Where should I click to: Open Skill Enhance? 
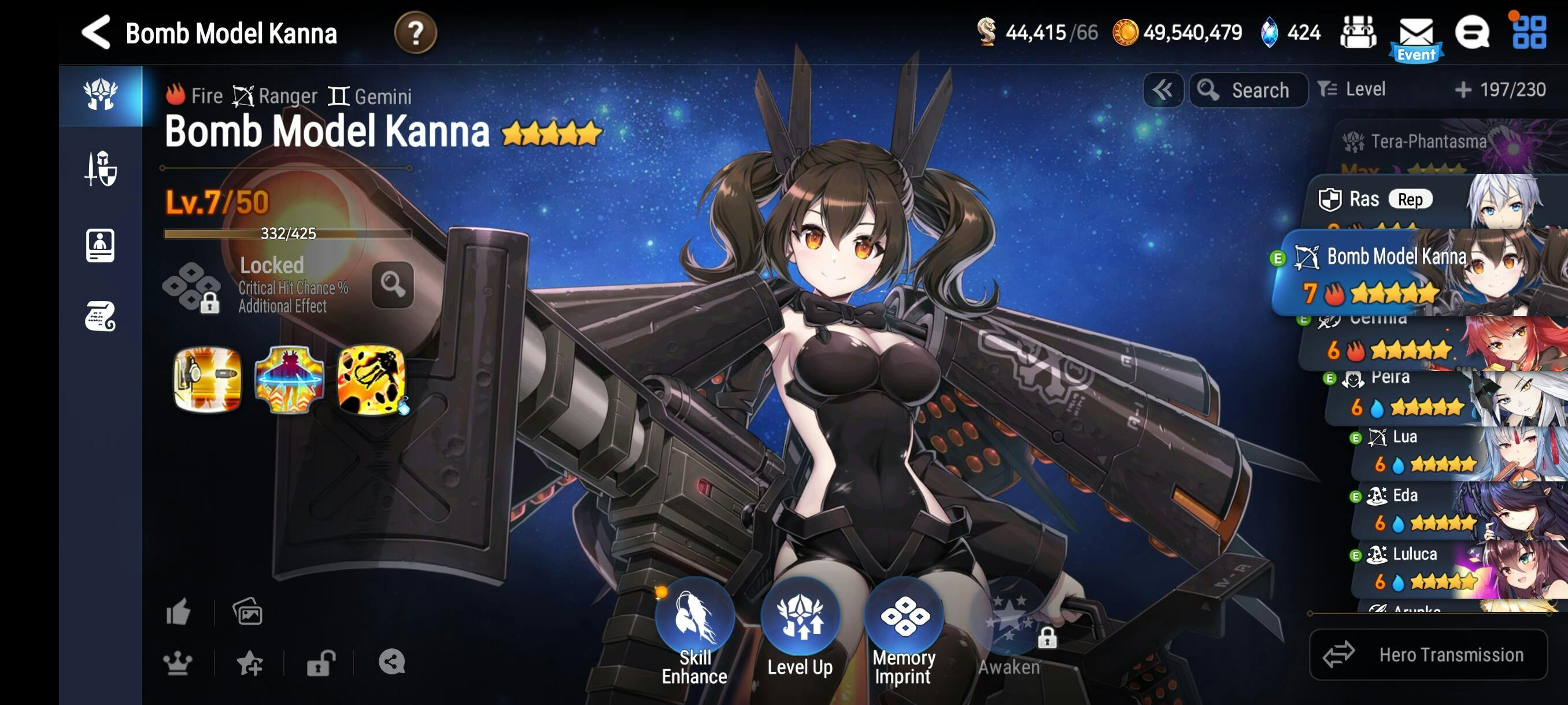695,629
